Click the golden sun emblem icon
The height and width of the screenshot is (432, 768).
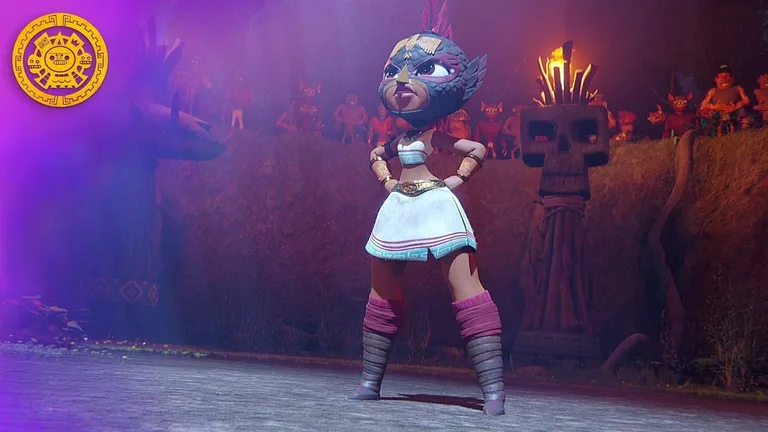coord(60,60)
